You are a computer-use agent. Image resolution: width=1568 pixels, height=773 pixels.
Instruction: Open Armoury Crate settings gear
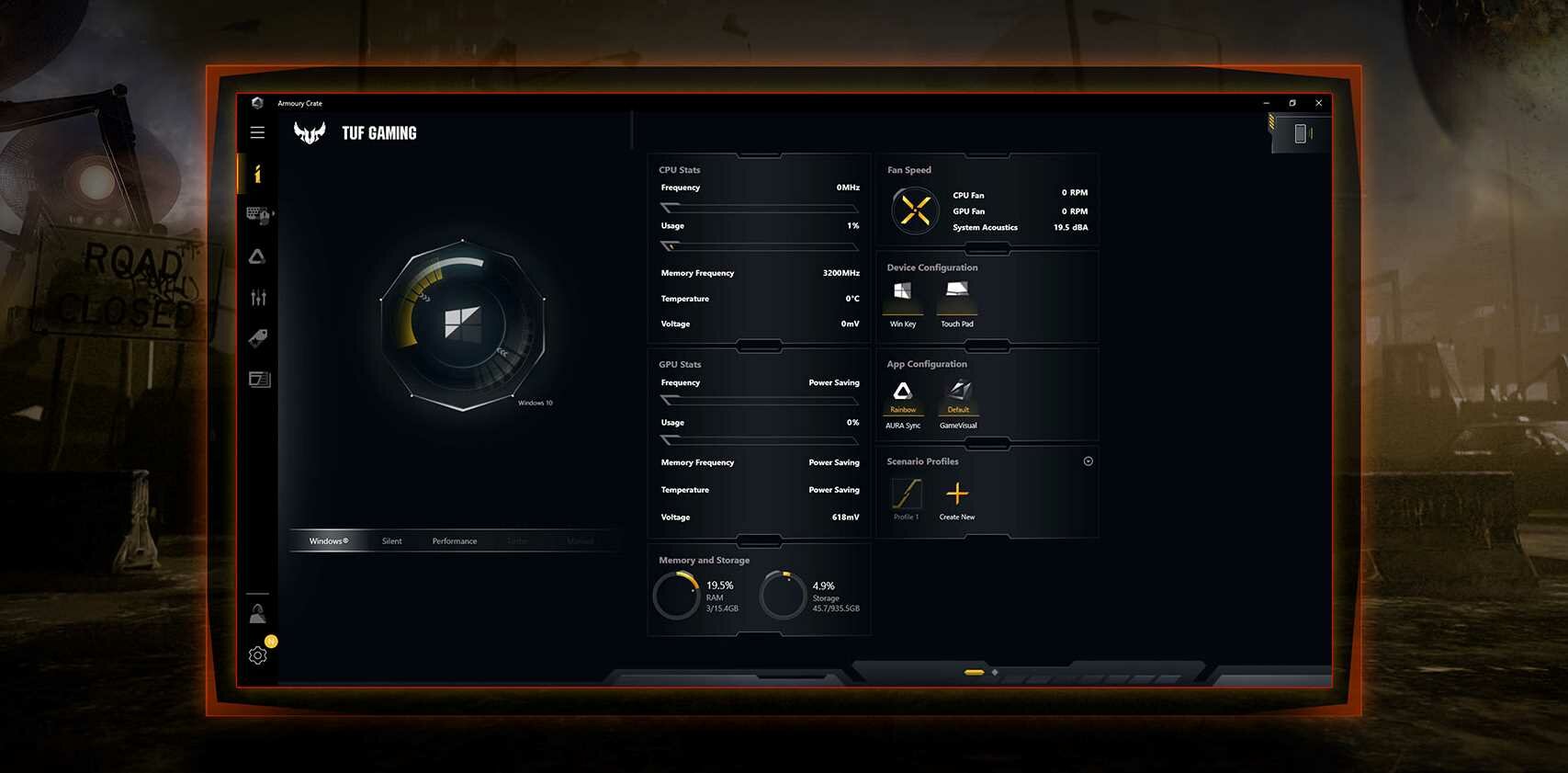coord(258,654)
